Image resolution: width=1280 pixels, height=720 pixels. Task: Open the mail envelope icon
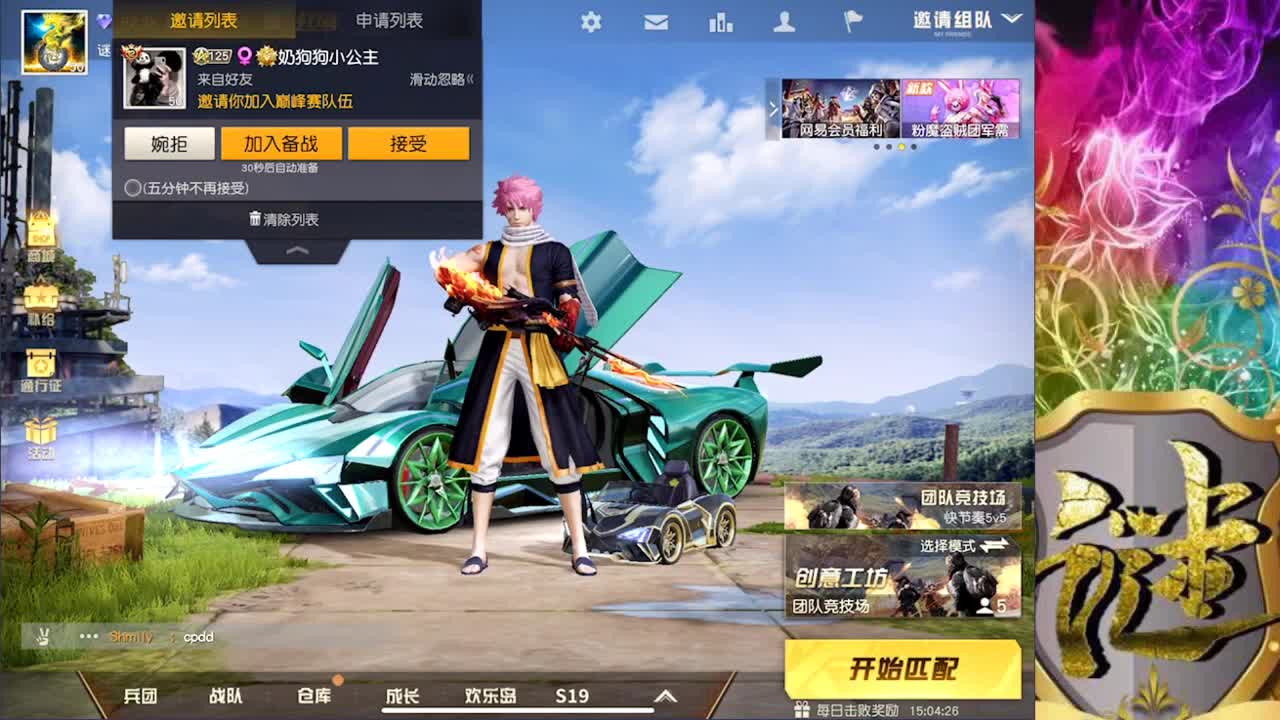click(x=655, y=21)
